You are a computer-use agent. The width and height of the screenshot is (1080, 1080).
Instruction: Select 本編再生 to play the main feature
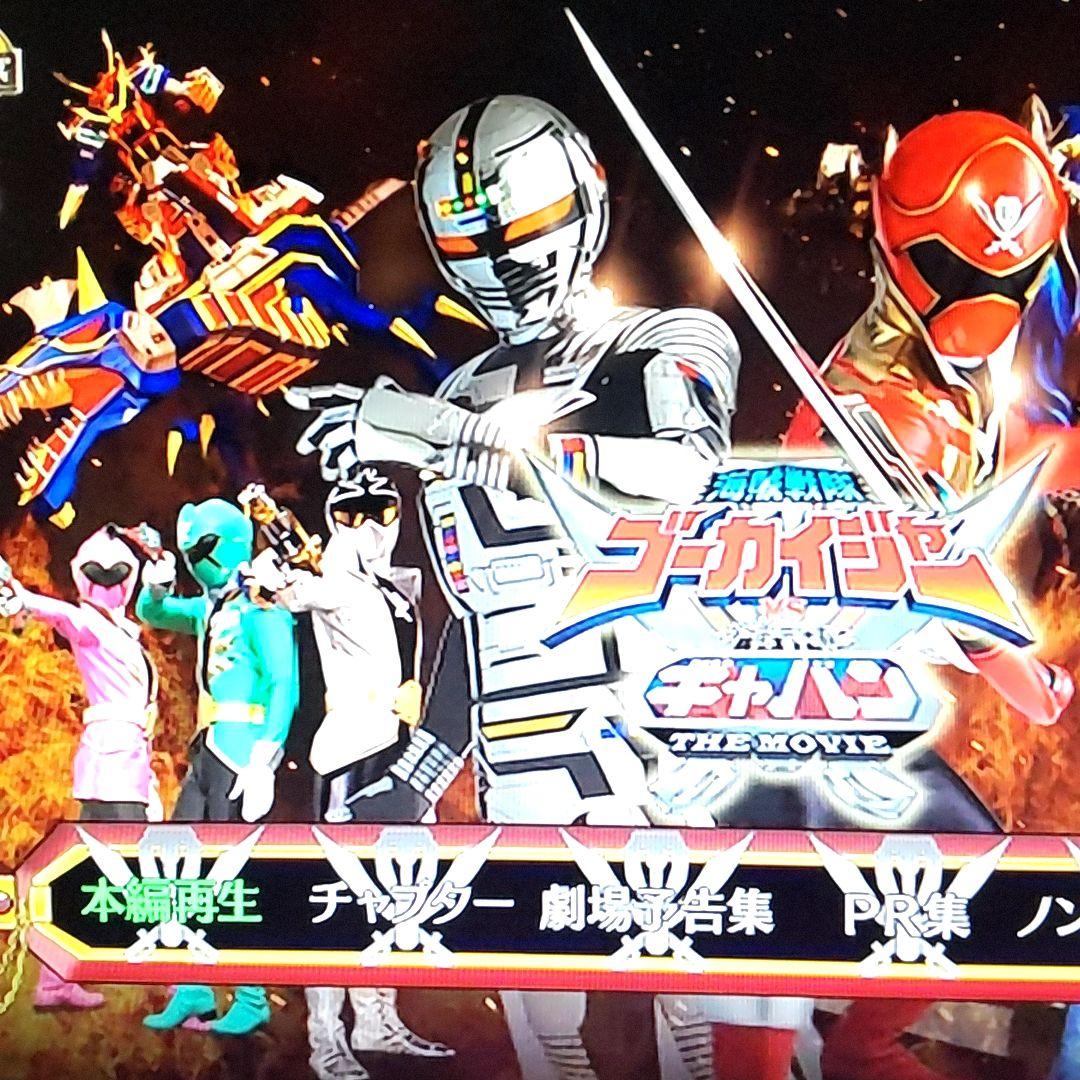(172, 903)
